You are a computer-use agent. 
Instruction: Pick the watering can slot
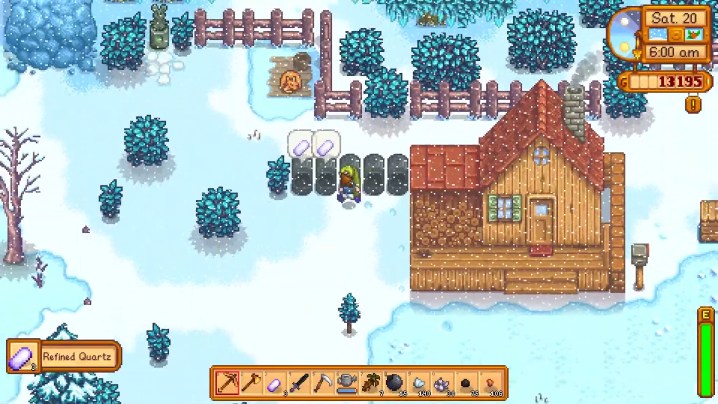click(x=347, y=382)
